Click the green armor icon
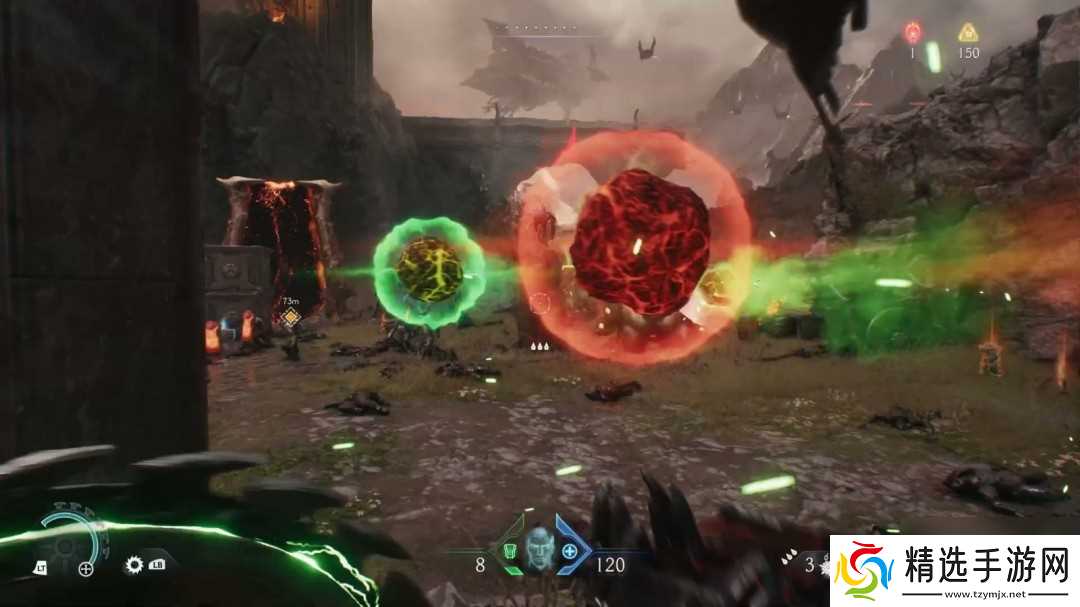1080x607 pixels. [x=509, y=550]
